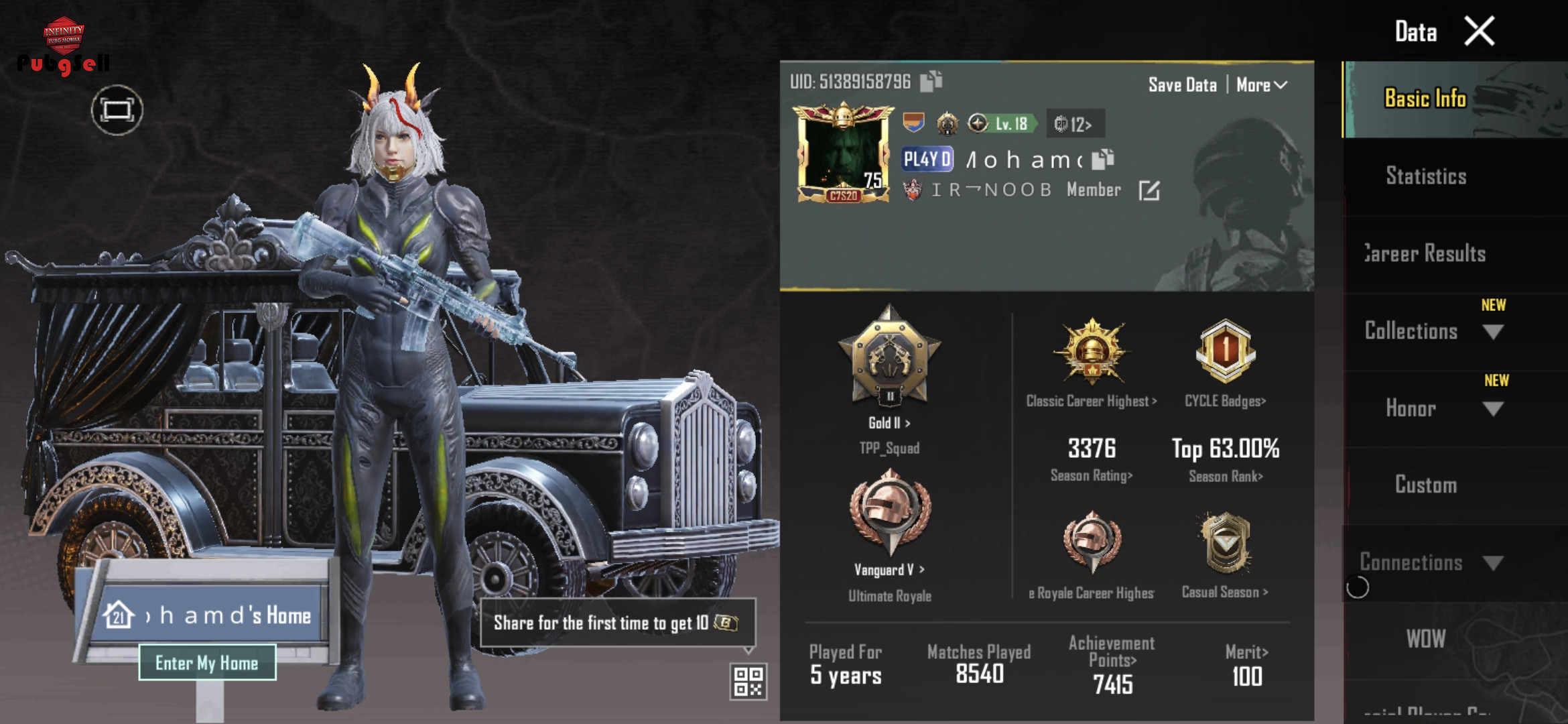Enter My Home
Screen dimensions: 1568x724
pyautogui.click(x=207, y=663)
